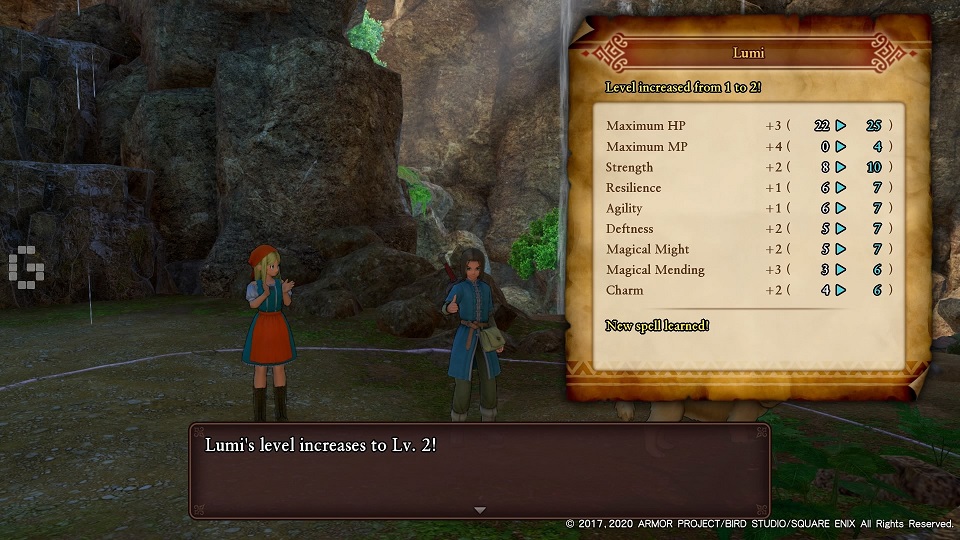Advance dialogue with the down arrow indicator
The height and width of the screenshot is (540, 960).
(479, 510)
